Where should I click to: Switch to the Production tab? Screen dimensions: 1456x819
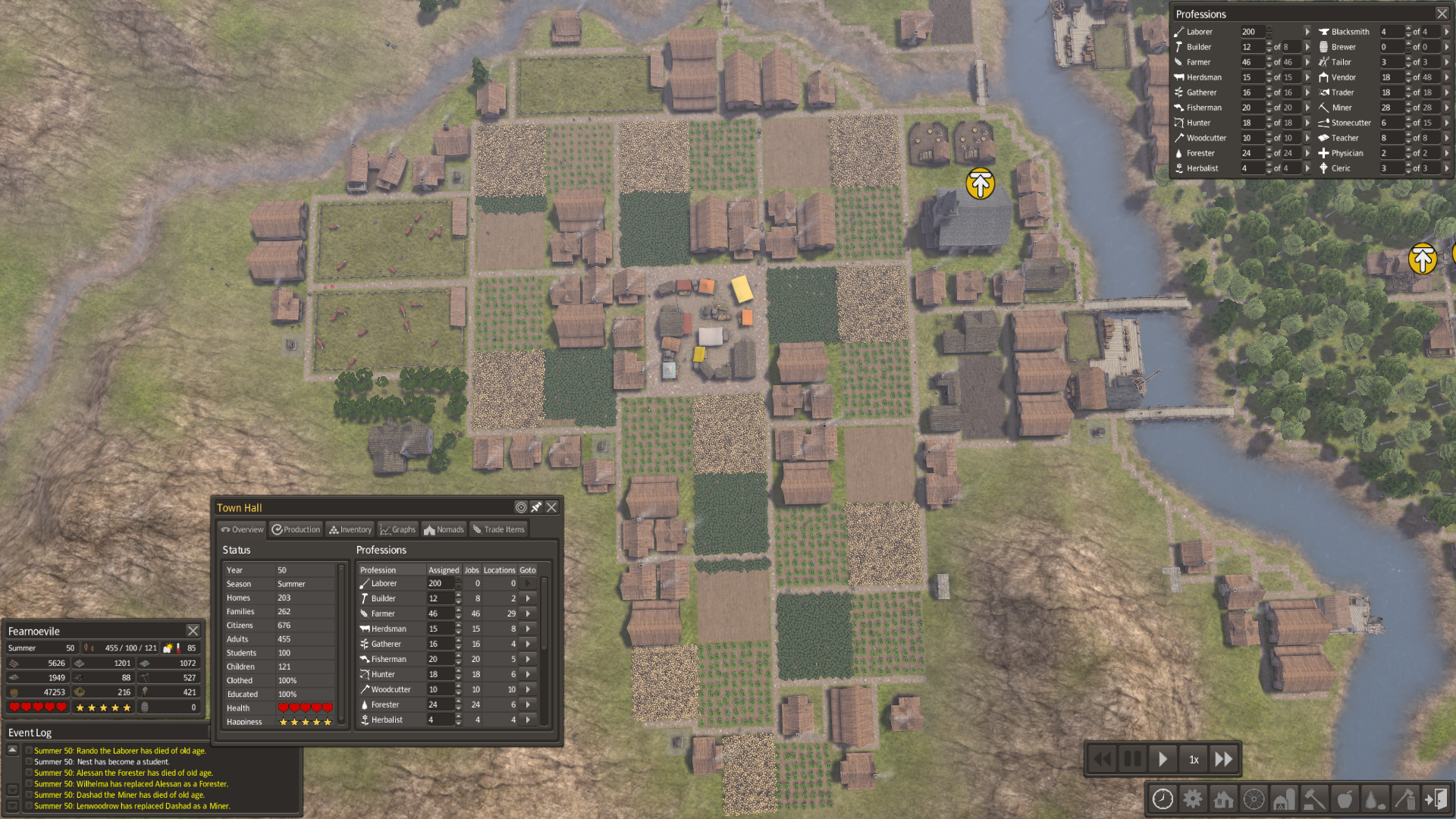point(297,529)
